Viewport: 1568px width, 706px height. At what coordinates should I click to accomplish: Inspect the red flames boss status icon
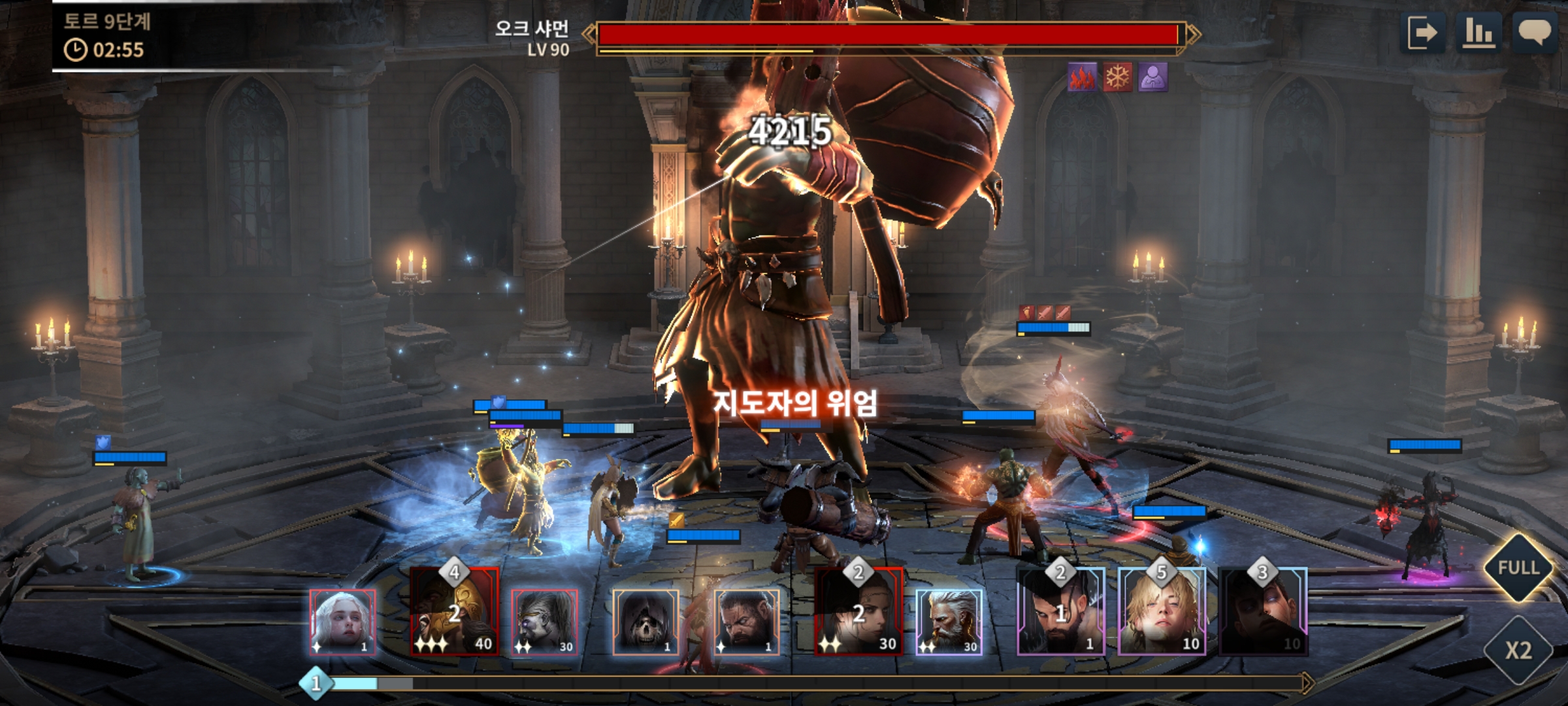[x=1083, y=78]
